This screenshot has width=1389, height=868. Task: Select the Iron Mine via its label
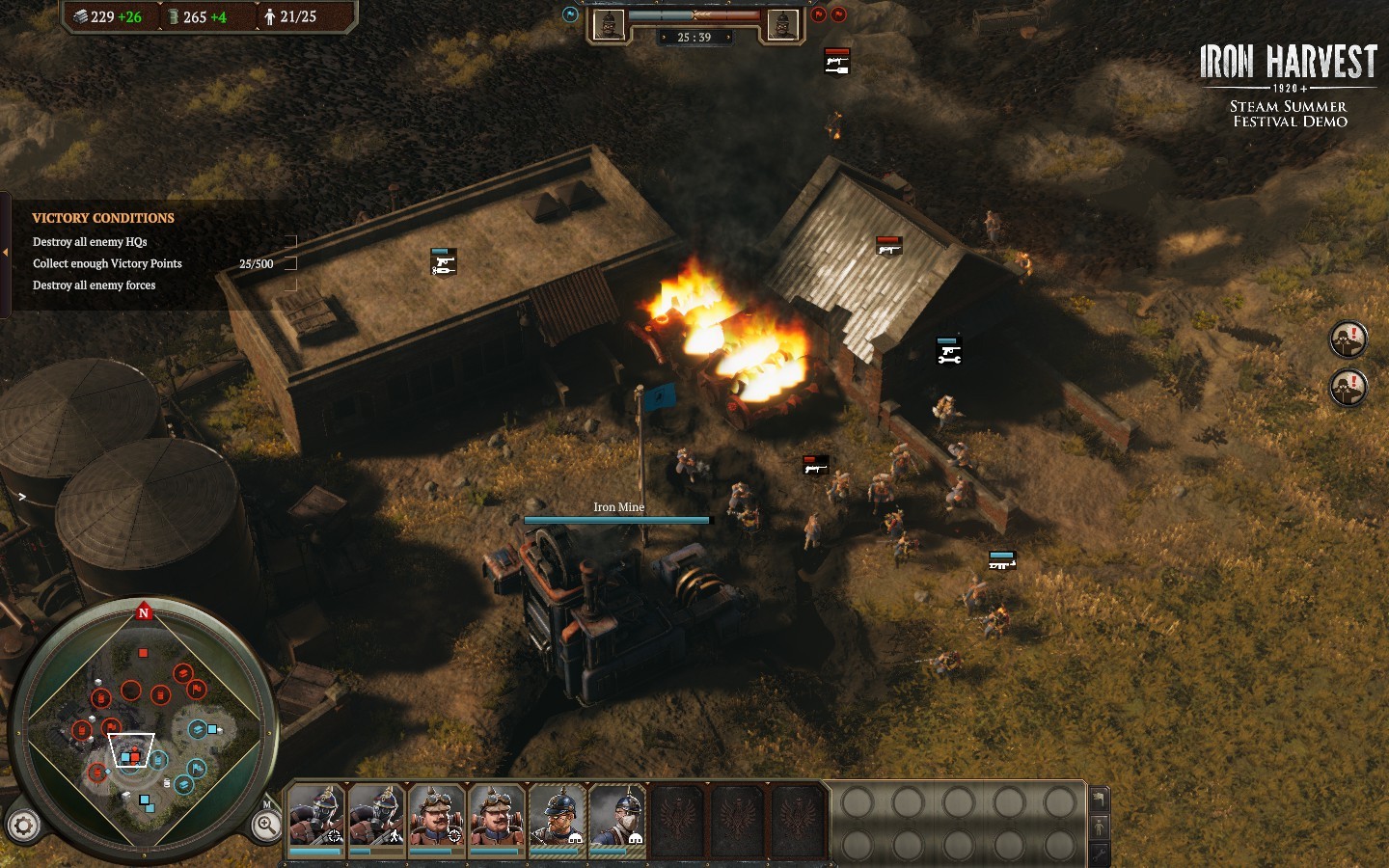click(618, 507)
